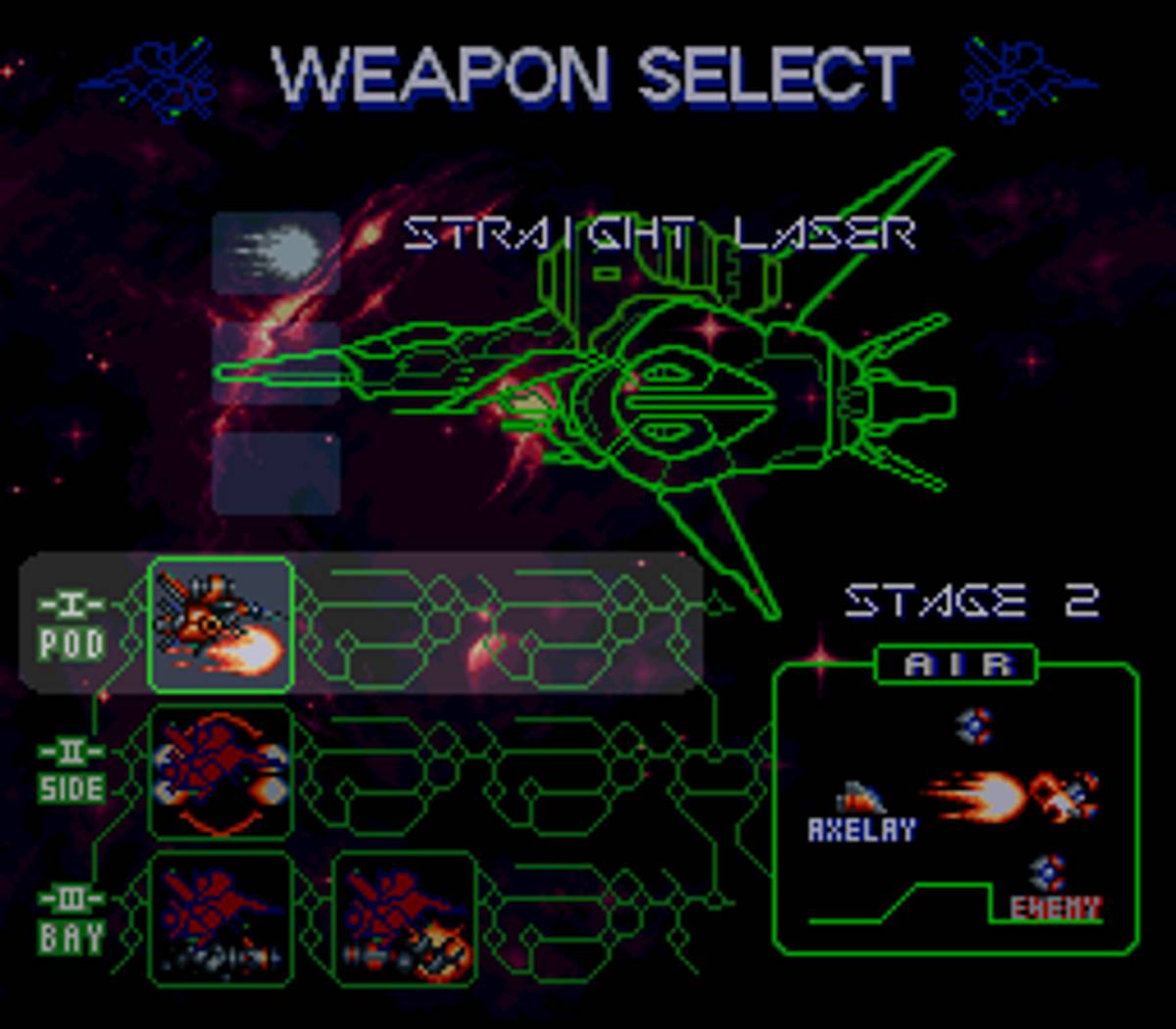Image resolution: width=1176 pixels, height=1029 pixels.
Task: Choose the side weapon with orbiting shots
Action: 220,771
